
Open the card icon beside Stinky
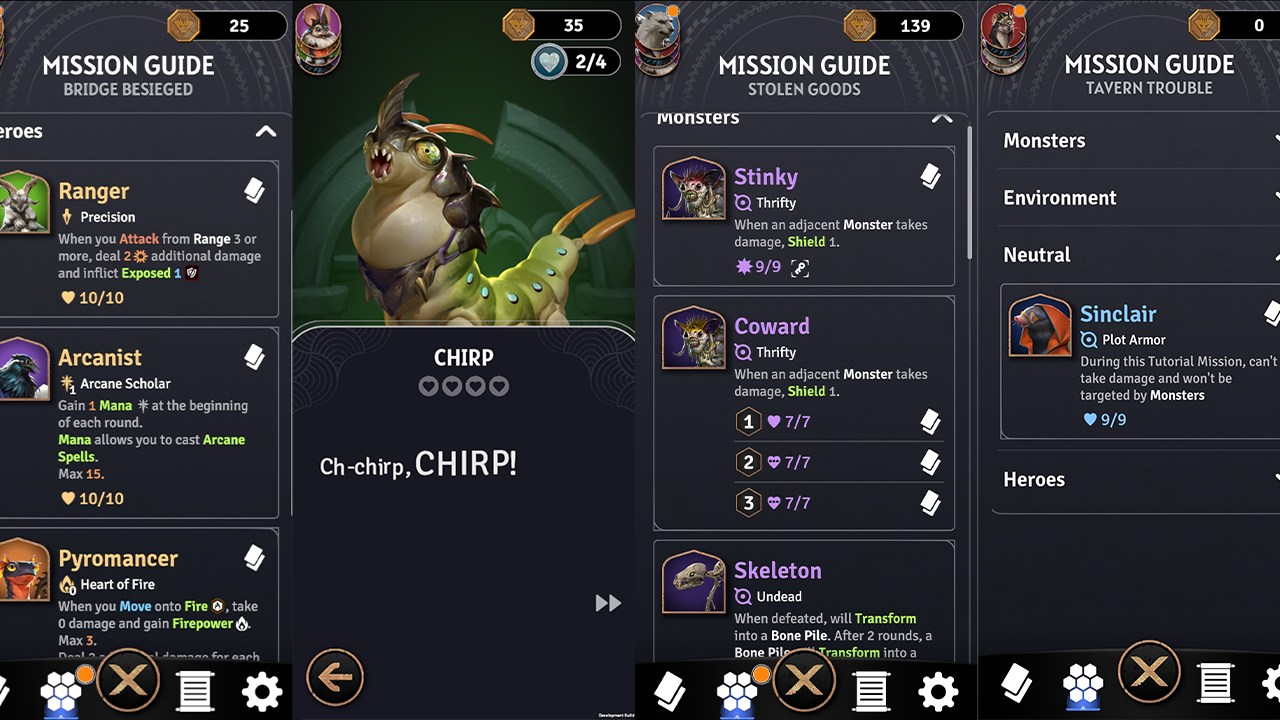coord(930,177)
